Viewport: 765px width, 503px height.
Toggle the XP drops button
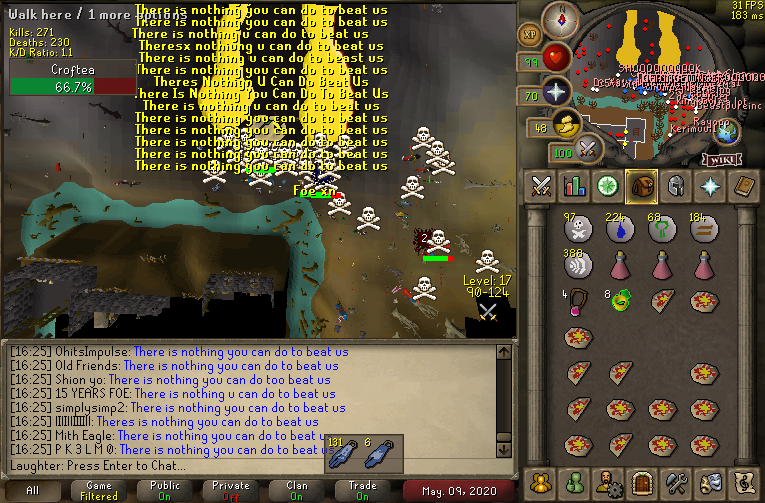tap(529, 35)
